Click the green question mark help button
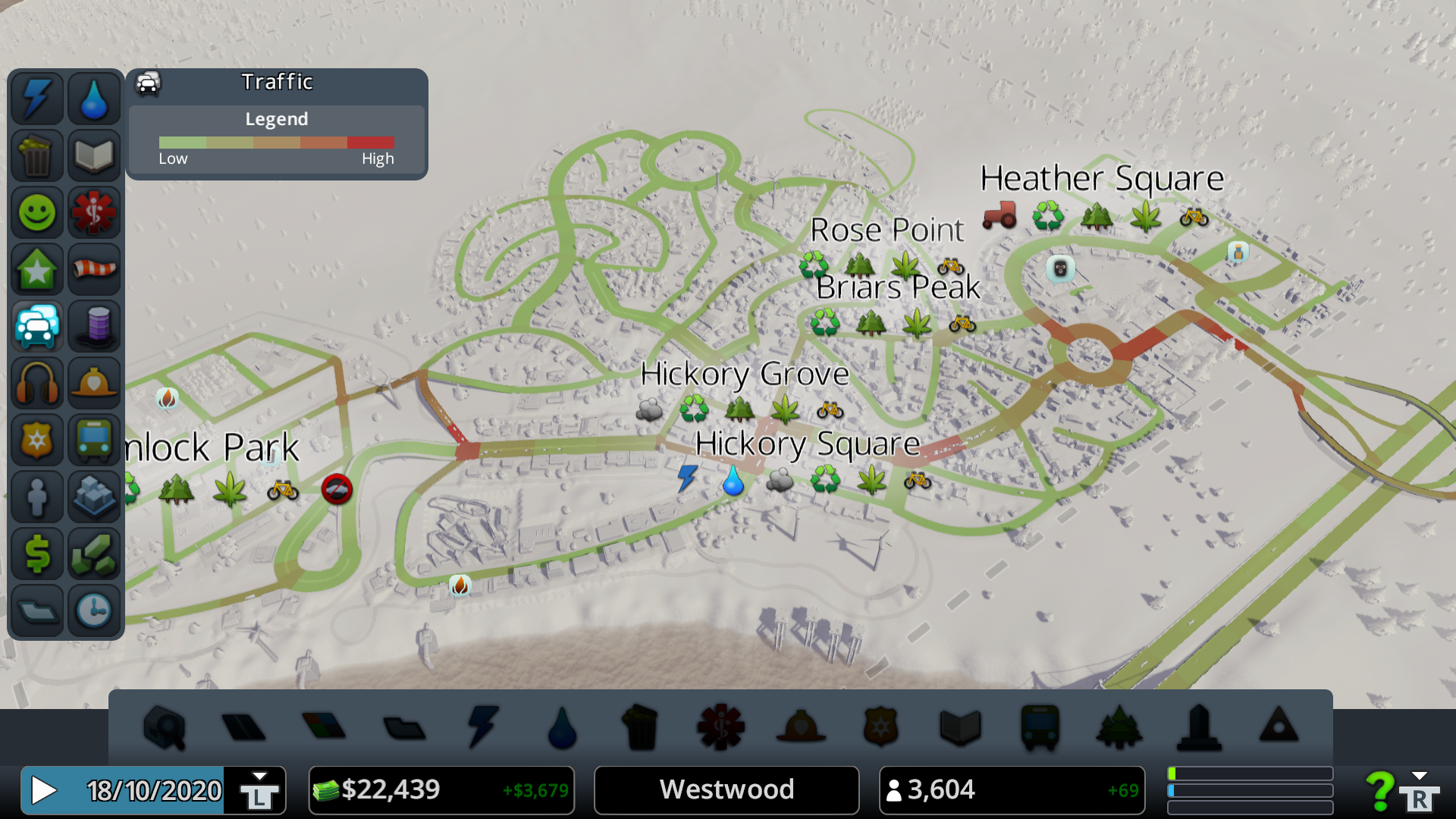 (1379, 790)
